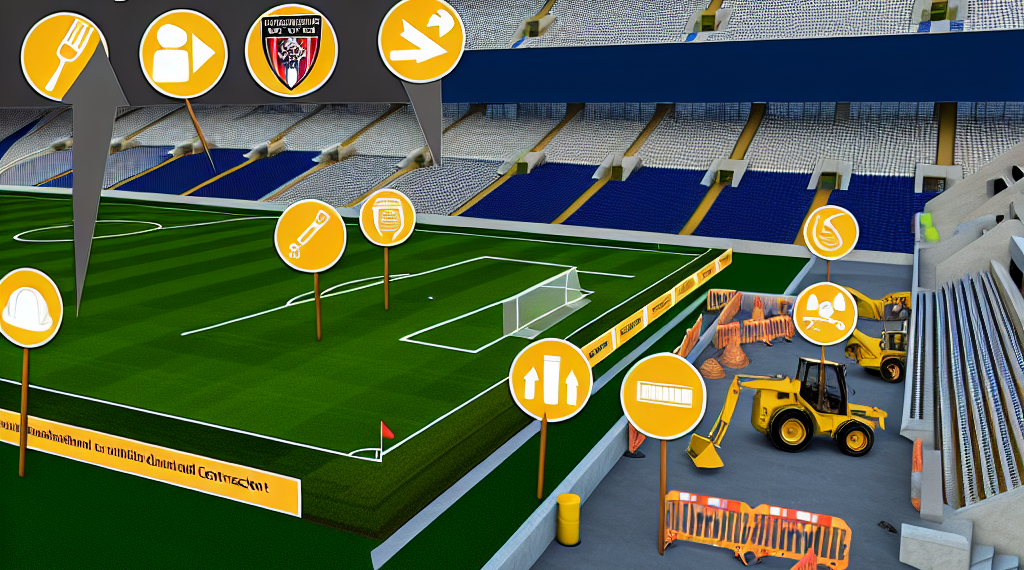
Task: Choose the white hard hat marker
Action: [27, 308]
